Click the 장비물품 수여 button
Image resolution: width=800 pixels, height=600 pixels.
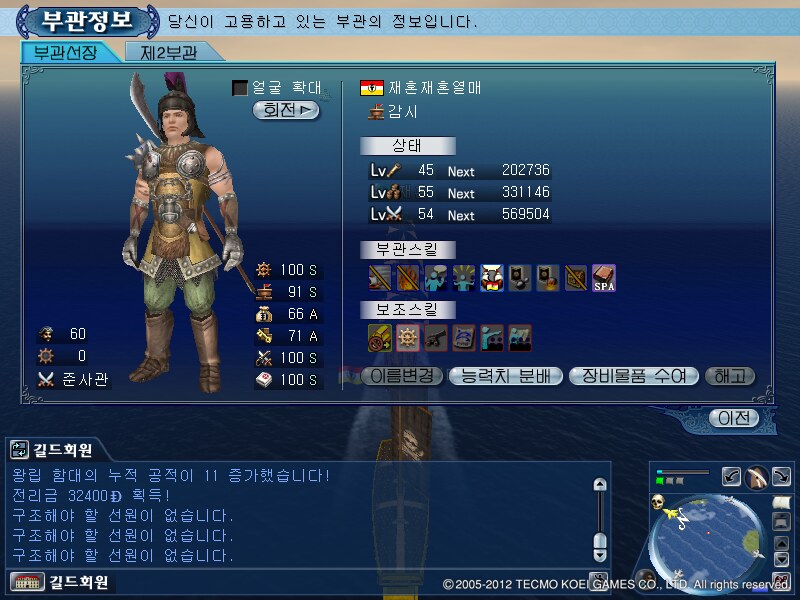(x=633, y=376)
